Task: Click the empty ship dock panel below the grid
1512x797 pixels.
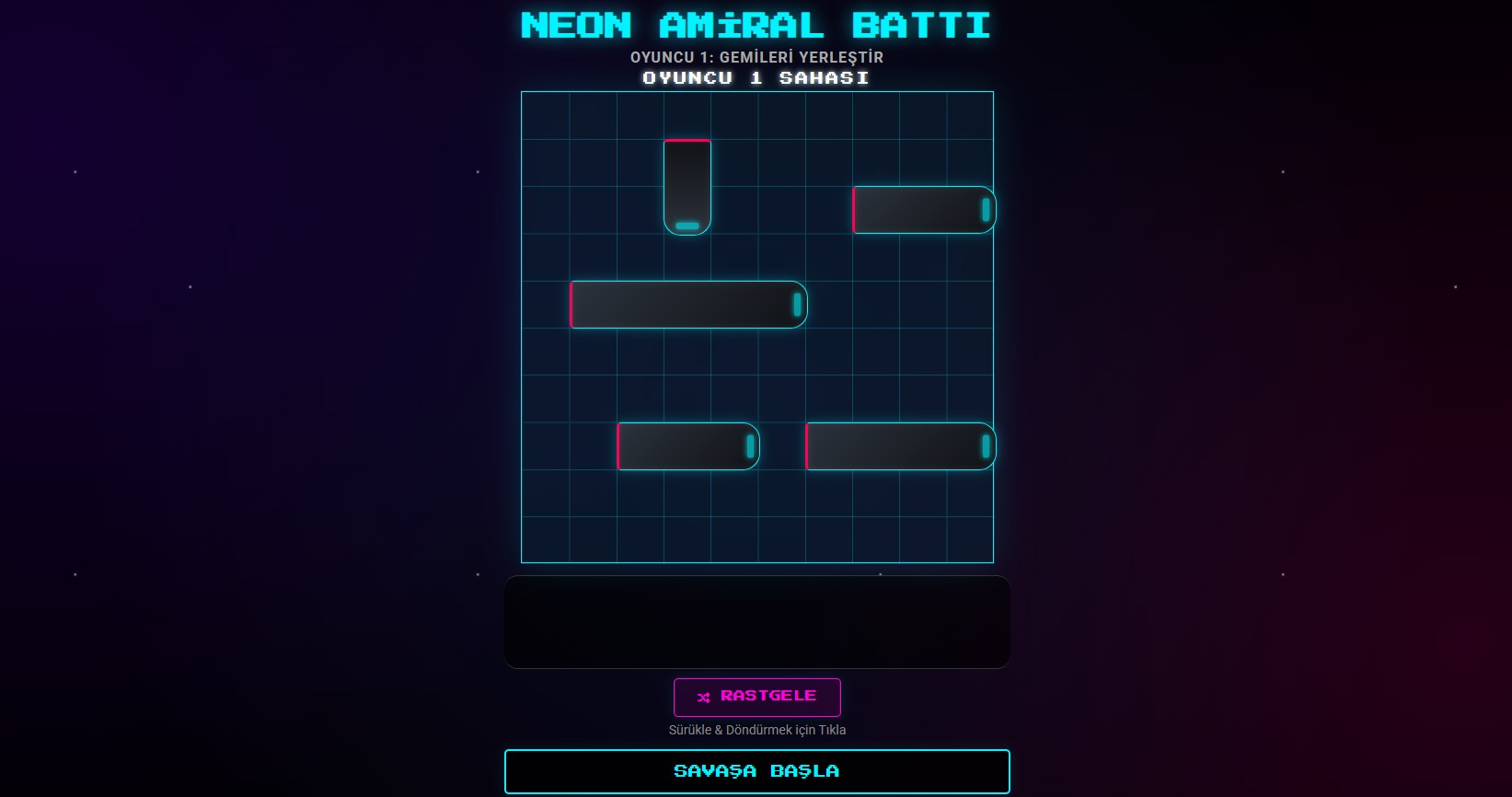Action: click(x=757, y=621)
